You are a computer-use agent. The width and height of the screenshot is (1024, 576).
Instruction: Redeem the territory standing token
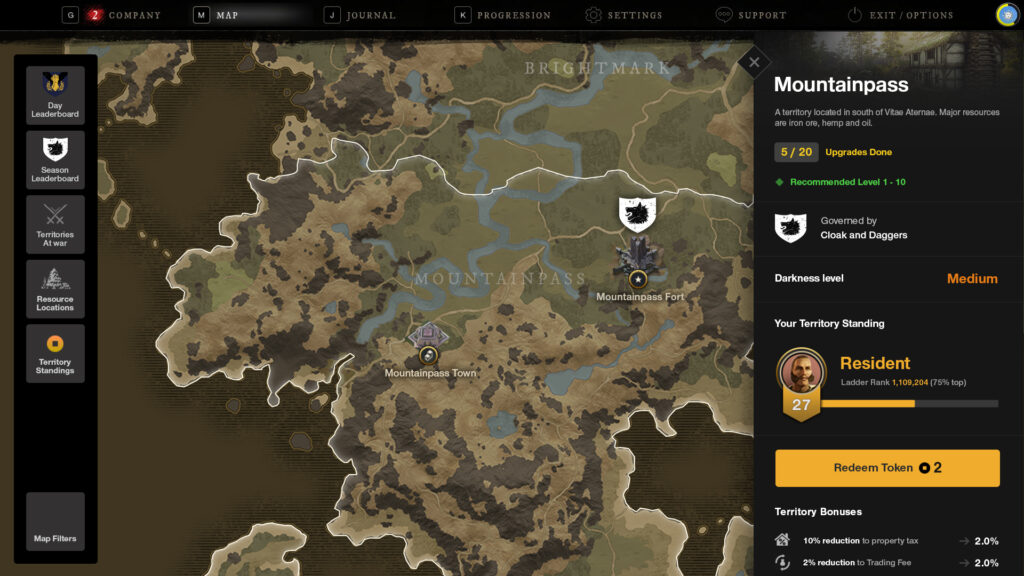coord(887,468)
